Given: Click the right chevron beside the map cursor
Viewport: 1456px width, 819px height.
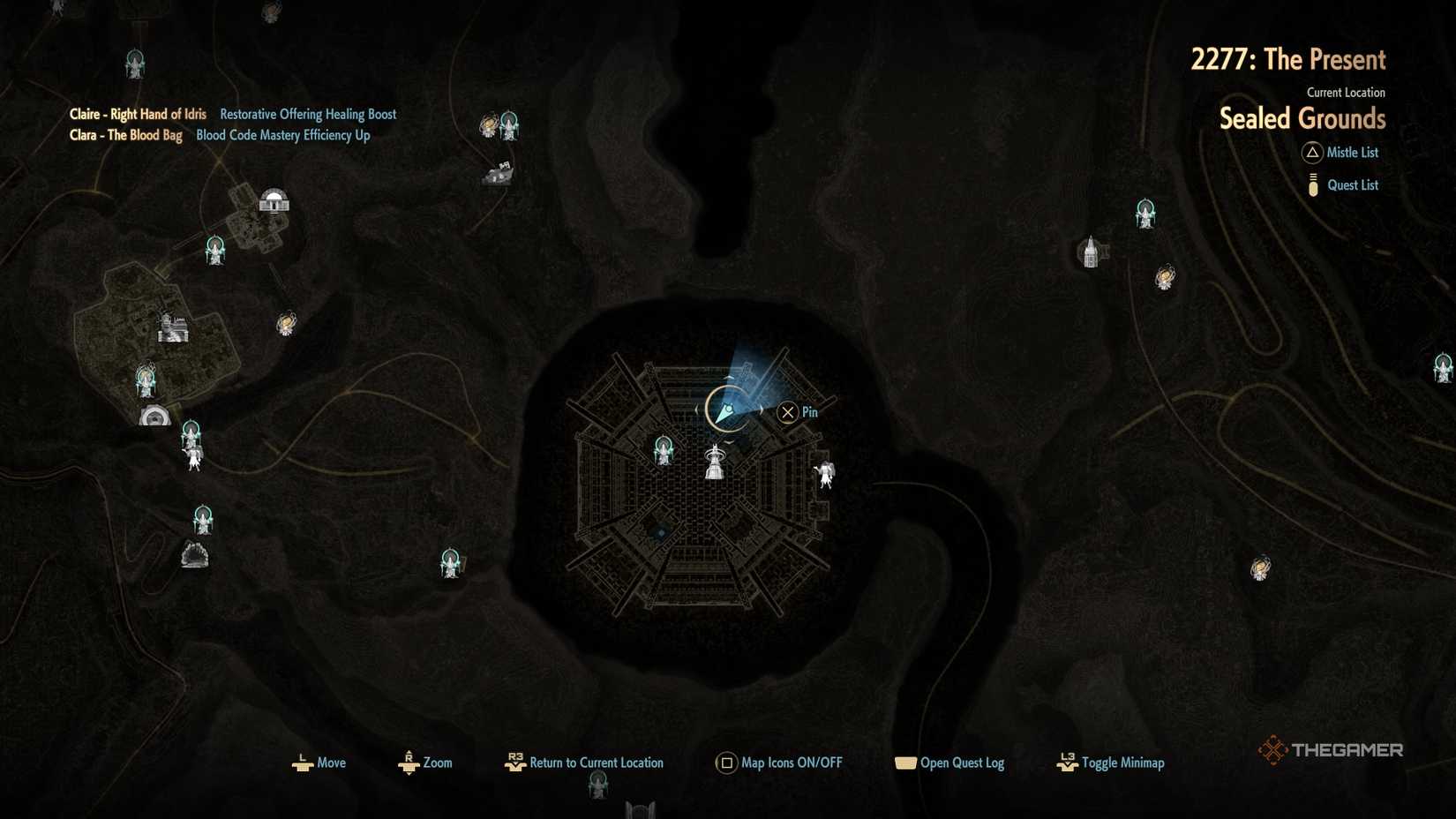Looking at the screenshot, I should click(762, 408).
